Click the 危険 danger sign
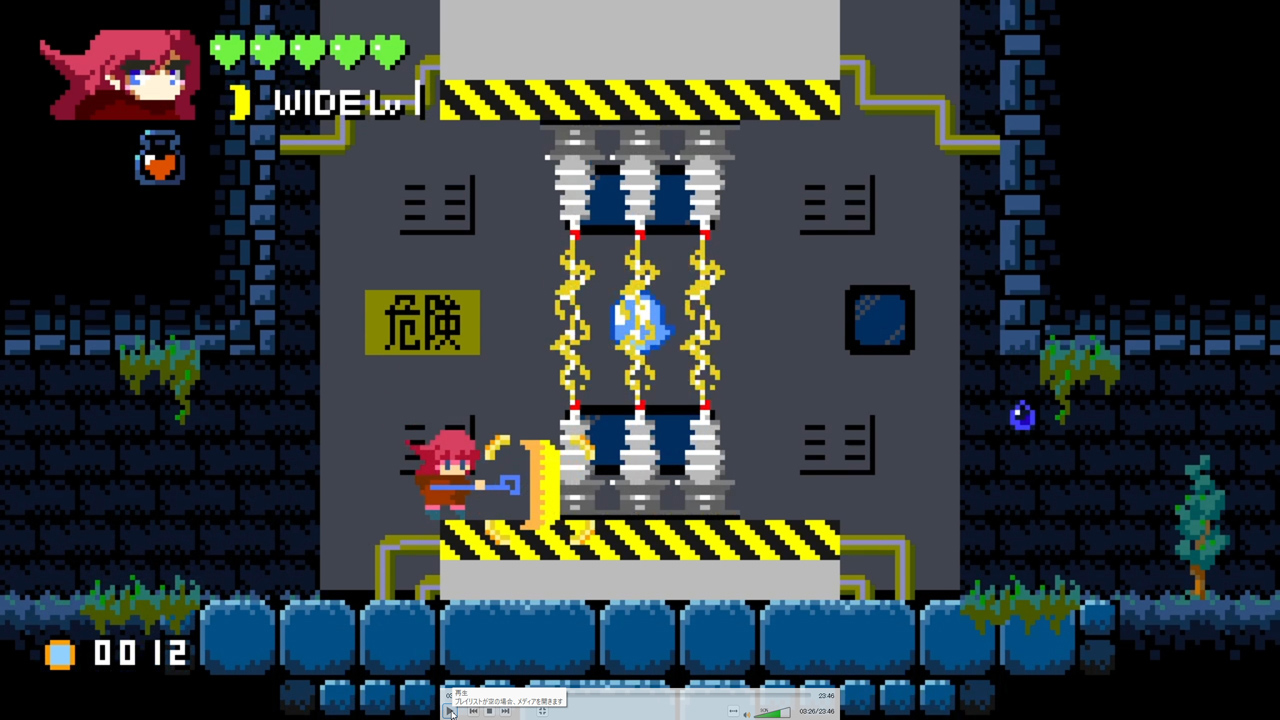Viewport: 1280px width, 720px height. (422, 324)
